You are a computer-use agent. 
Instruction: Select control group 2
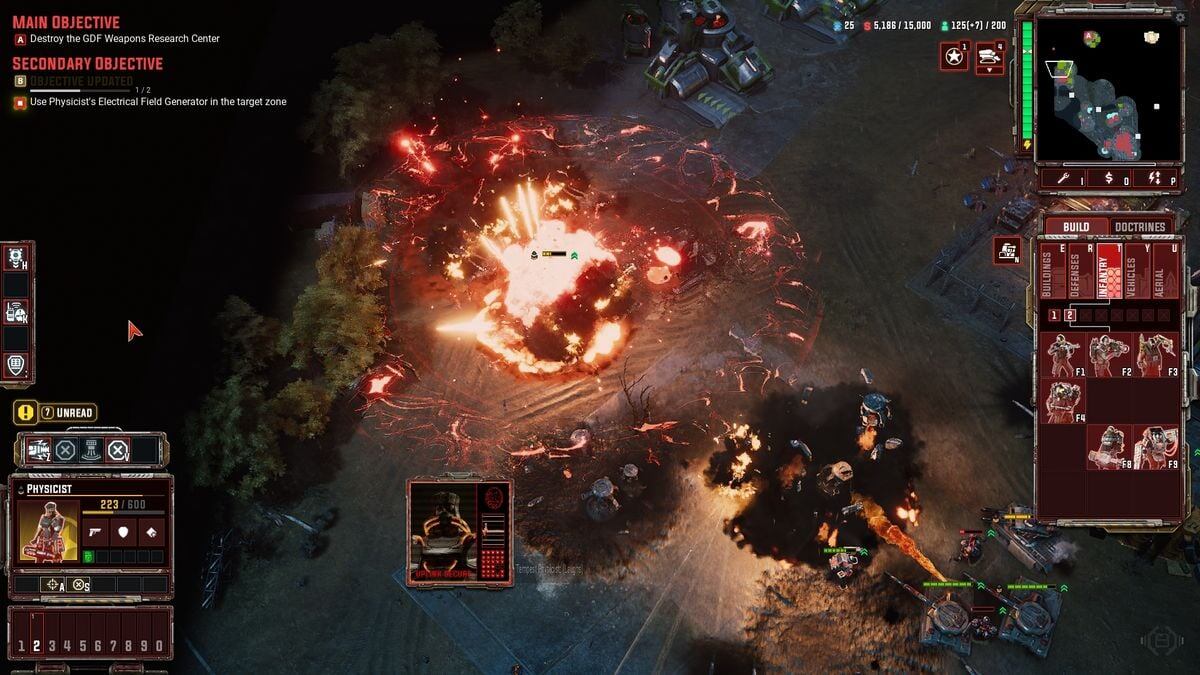pyautogui.click(x=36, y=646)
